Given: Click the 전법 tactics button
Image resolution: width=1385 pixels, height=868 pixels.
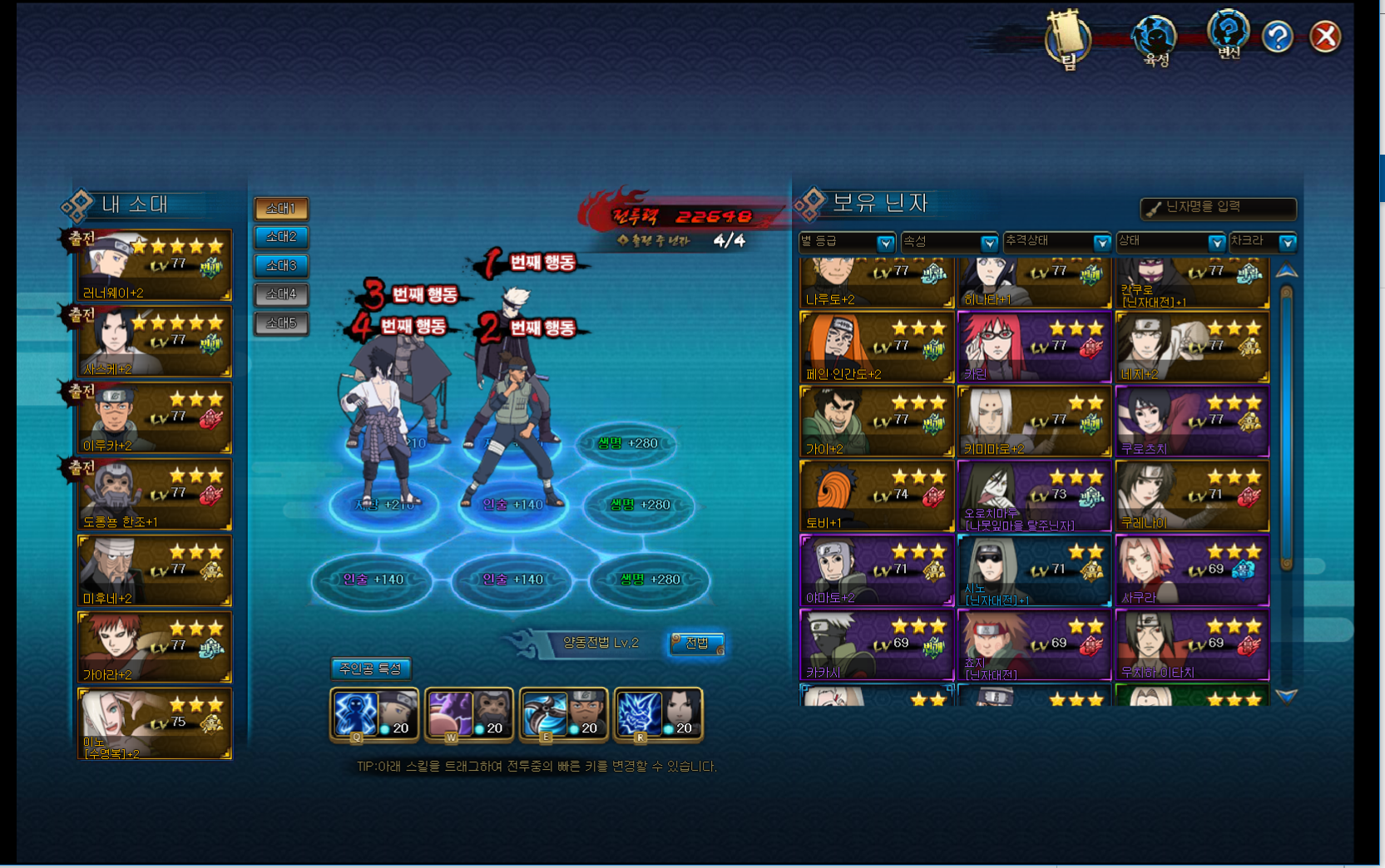Looking at the screenshot, I should 697,643.
